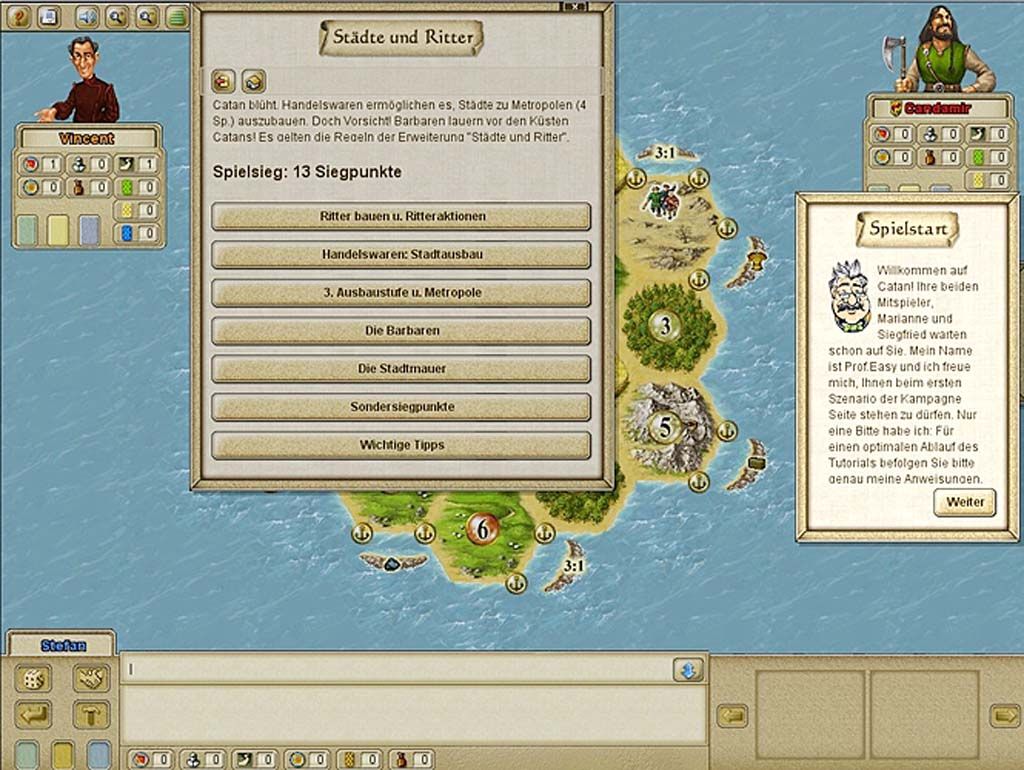
Task: Click 'Weiter' in the Spielstart tutorial
Action: coord(964,502)
